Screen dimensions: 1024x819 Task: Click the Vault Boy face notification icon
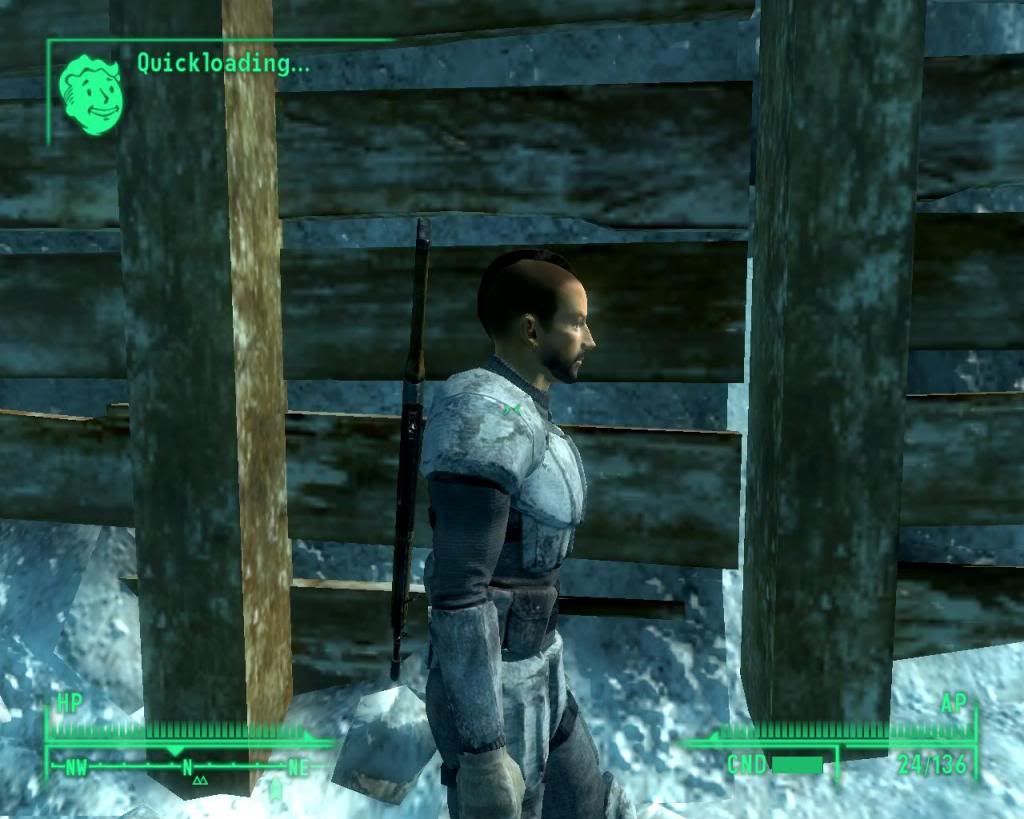[x=91, y=95]
